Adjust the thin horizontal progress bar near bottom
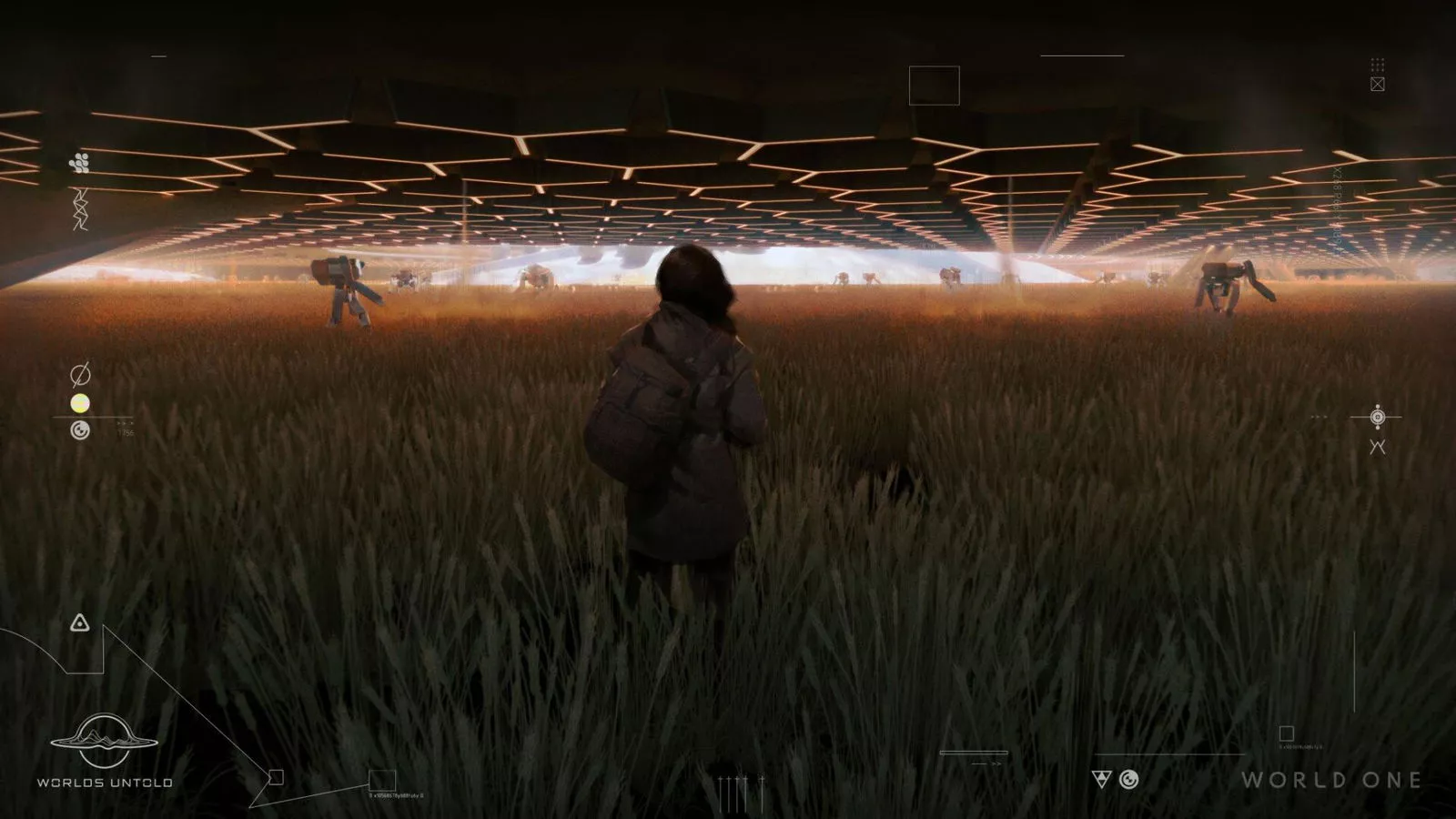Viewport: 1456px width, 819px height. pyautogui.click(x=974, y=753)
